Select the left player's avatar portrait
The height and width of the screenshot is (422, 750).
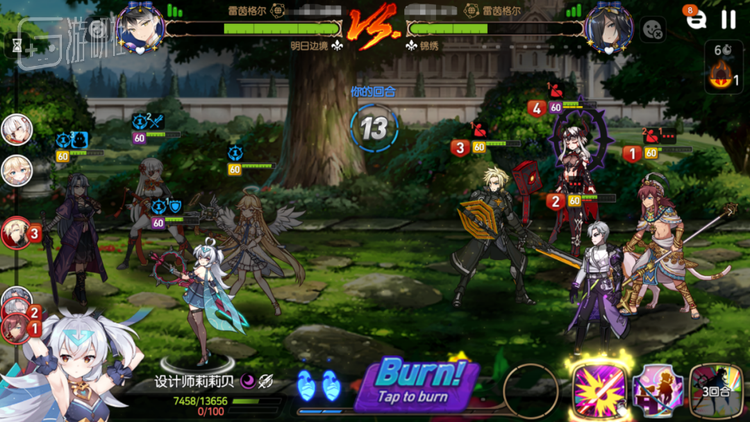(x=139, y=27)
